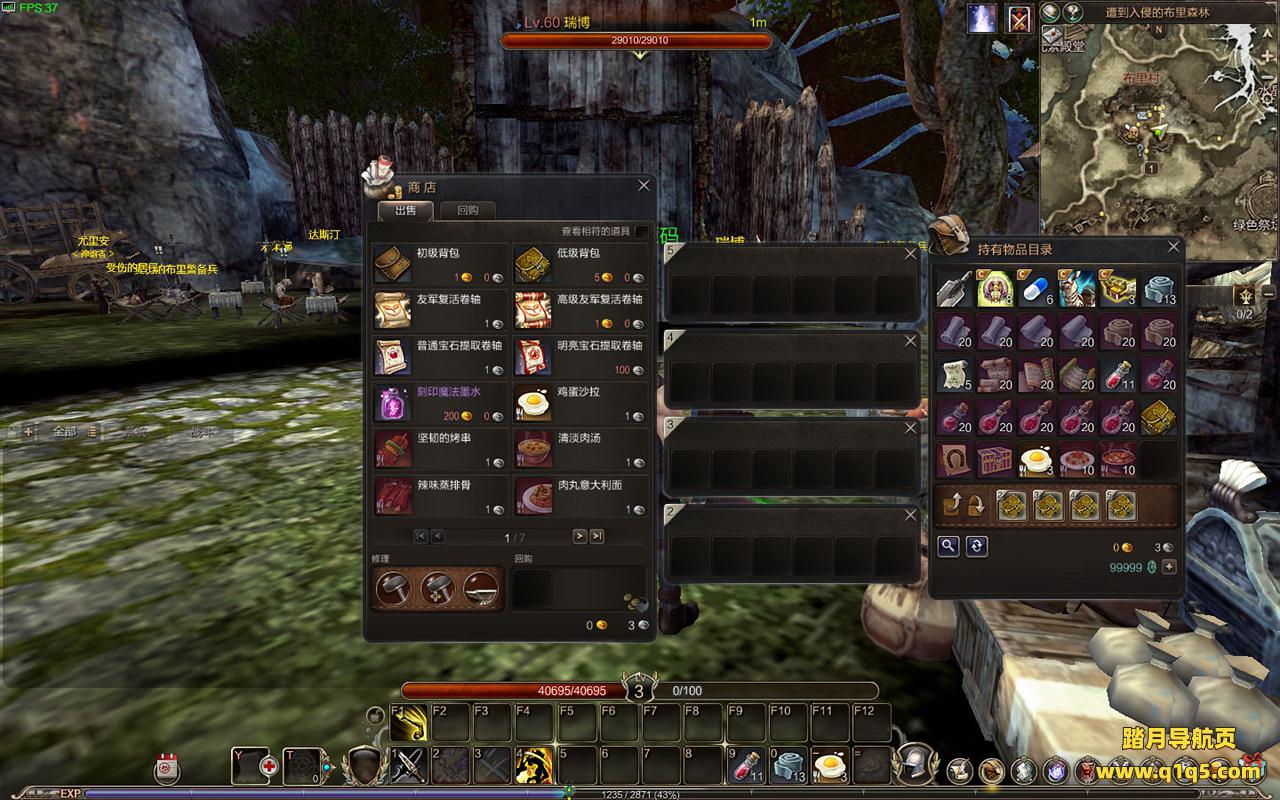Close the 持有物品目录 inventory window
The width and height of the screenshot is (1280, 800).
coord(1174,247)
